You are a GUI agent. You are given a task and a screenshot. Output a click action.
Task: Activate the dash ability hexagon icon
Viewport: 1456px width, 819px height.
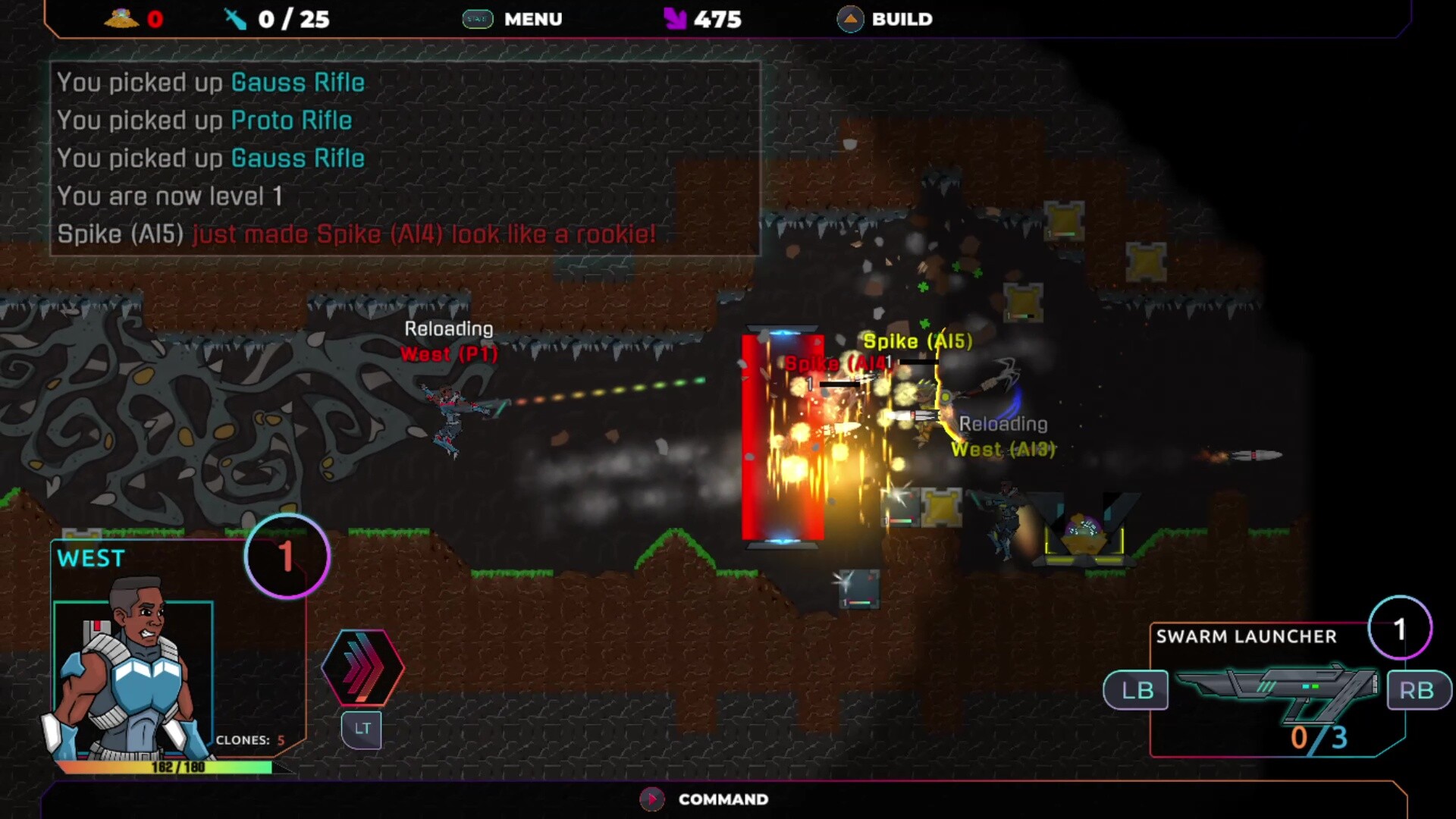point(362,668)
